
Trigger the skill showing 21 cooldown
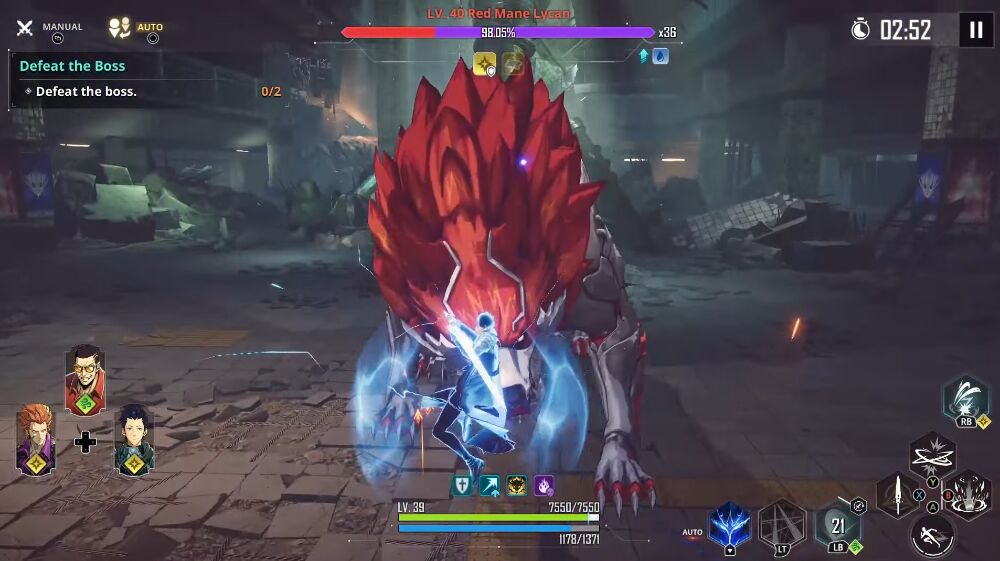tap(837, 525)
